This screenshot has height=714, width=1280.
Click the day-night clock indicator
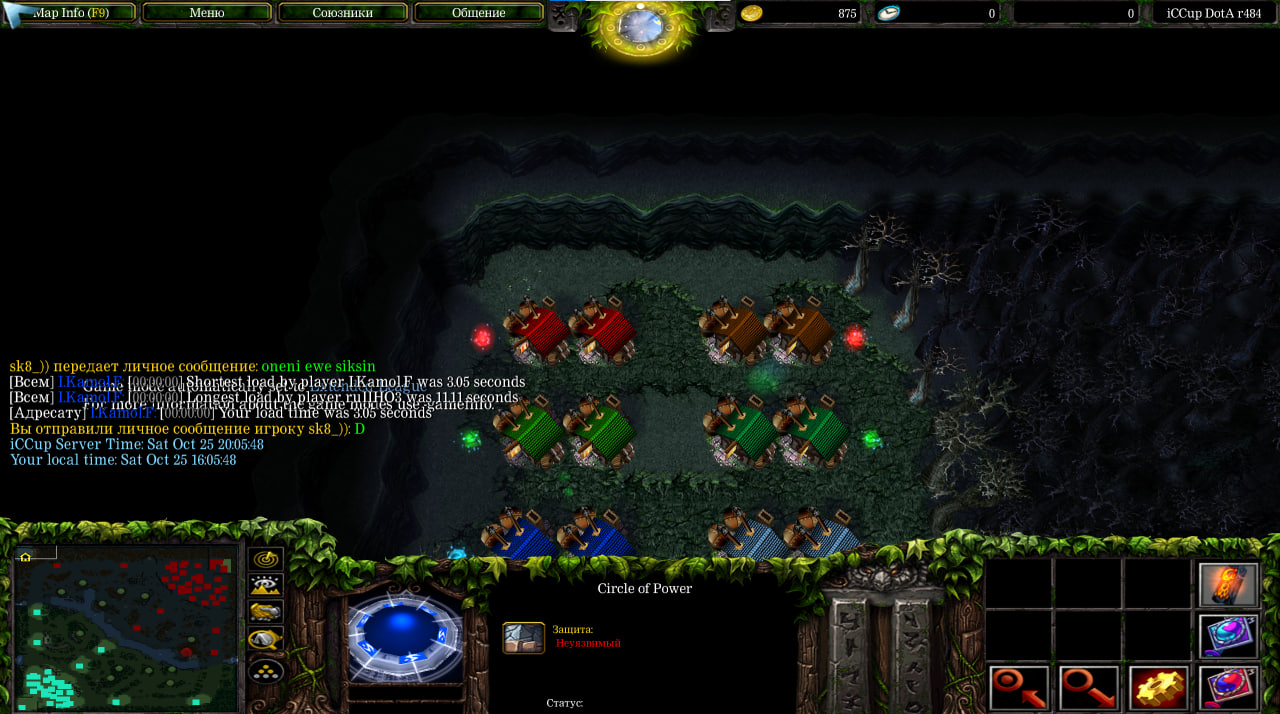641,26
